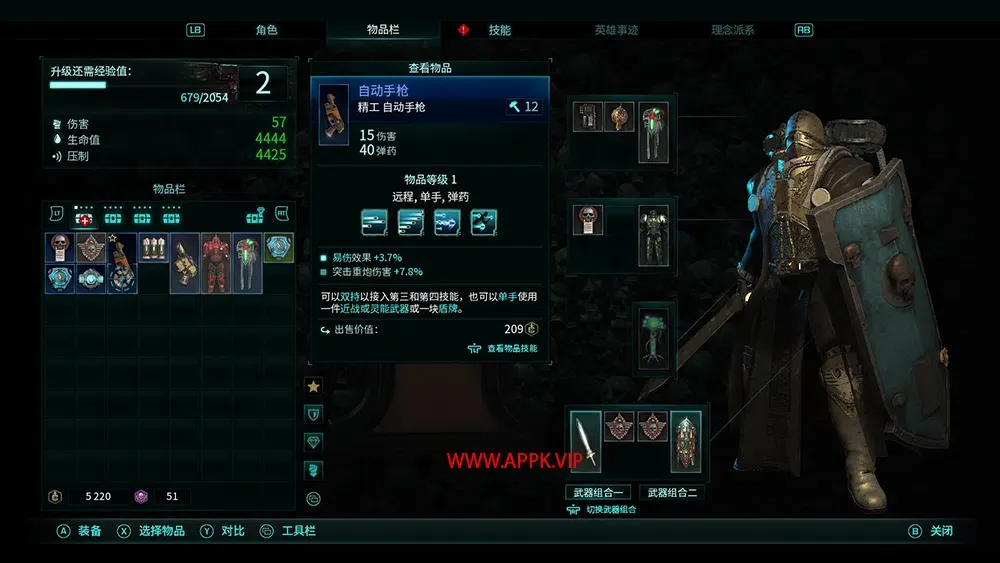Choose the red cross chest inventory tab

click(85, 218)
